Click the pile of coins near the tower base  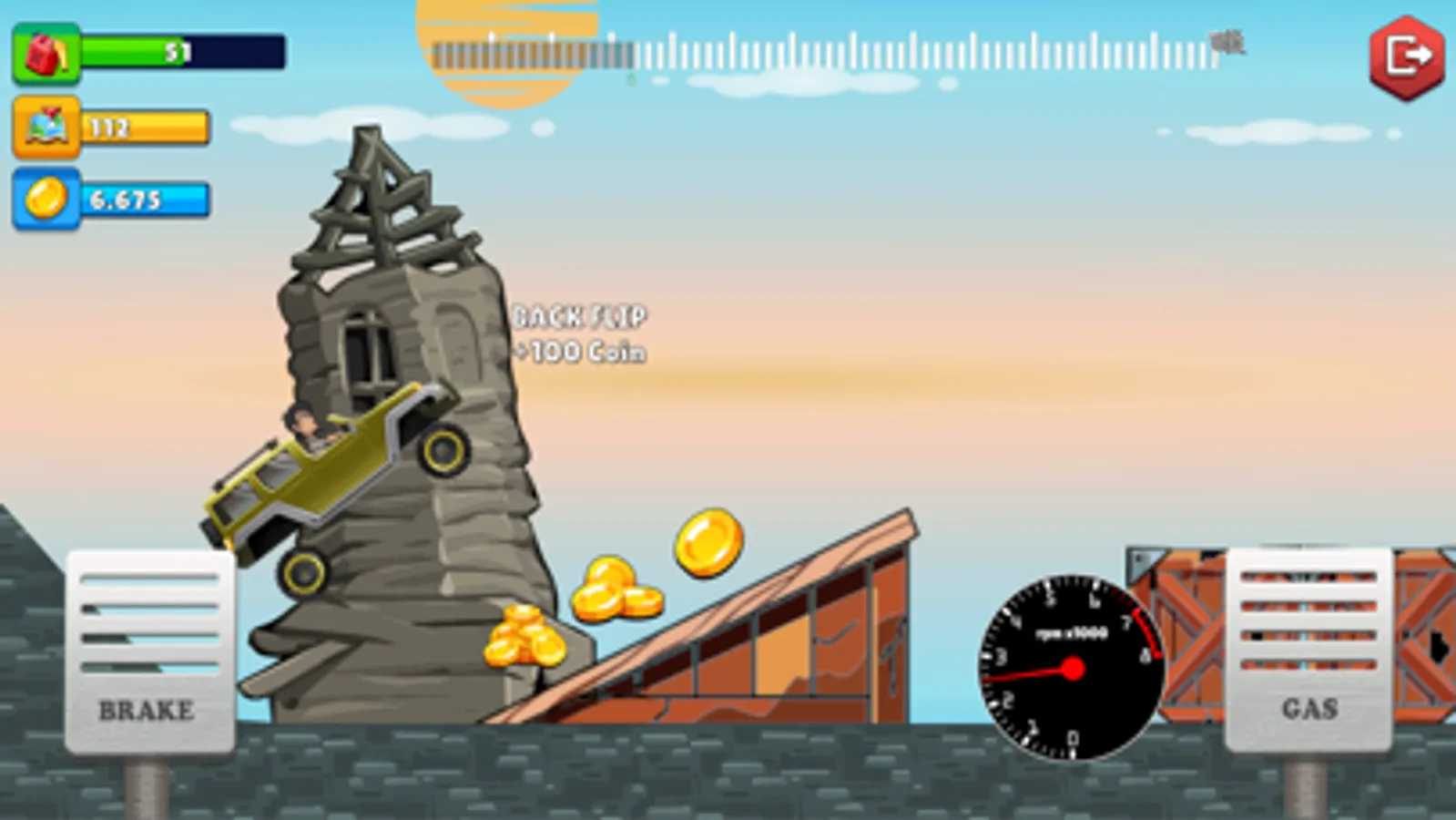tap(522, 638)
